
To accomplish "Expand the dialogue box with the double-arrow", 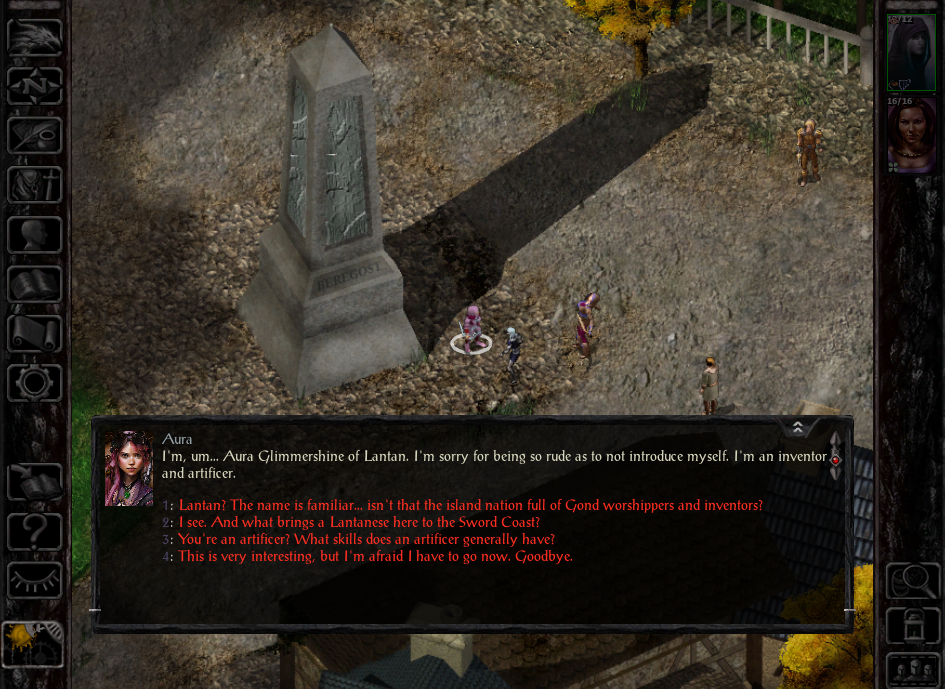I will 797,428.
